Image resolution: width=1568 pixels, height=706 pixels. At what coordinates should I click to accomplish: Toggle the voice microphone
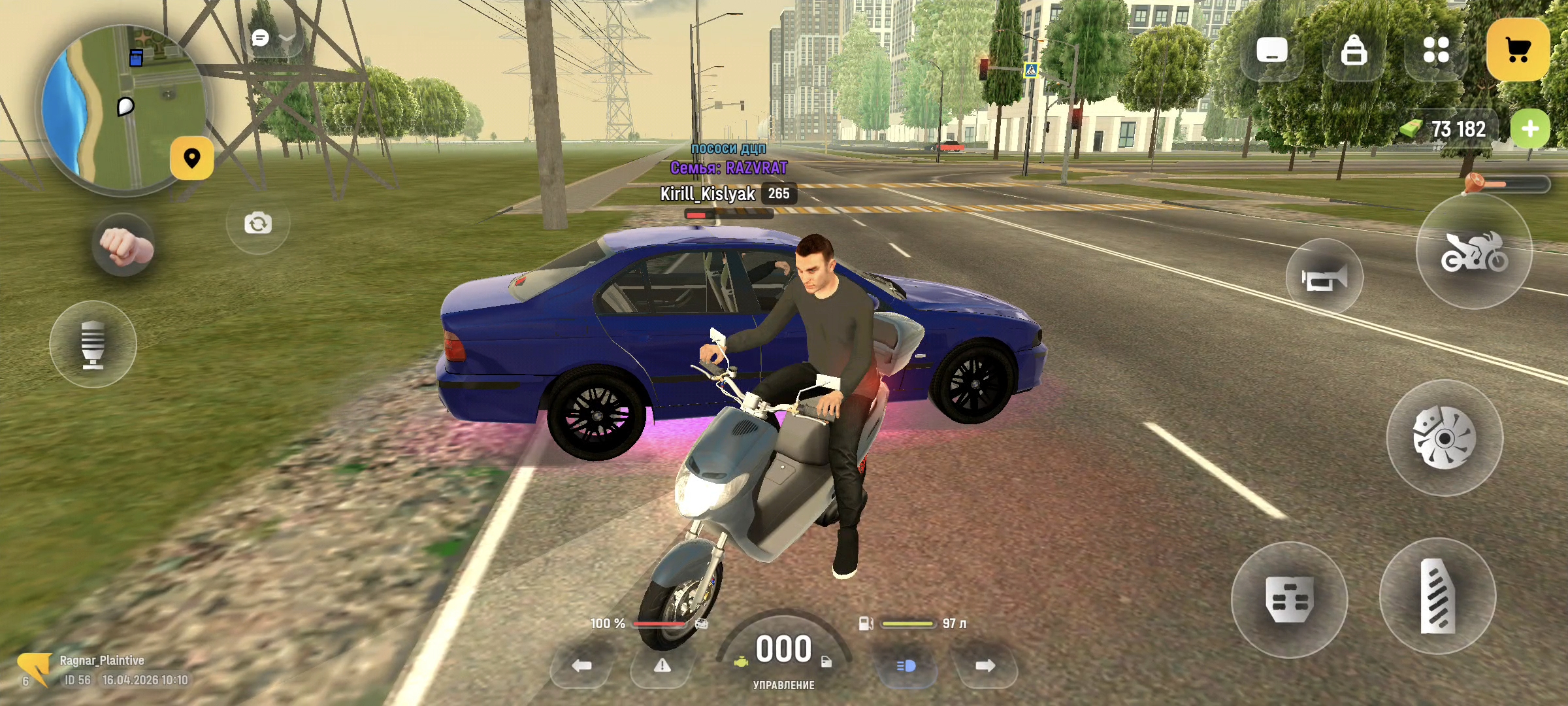[x=93, y=344]
